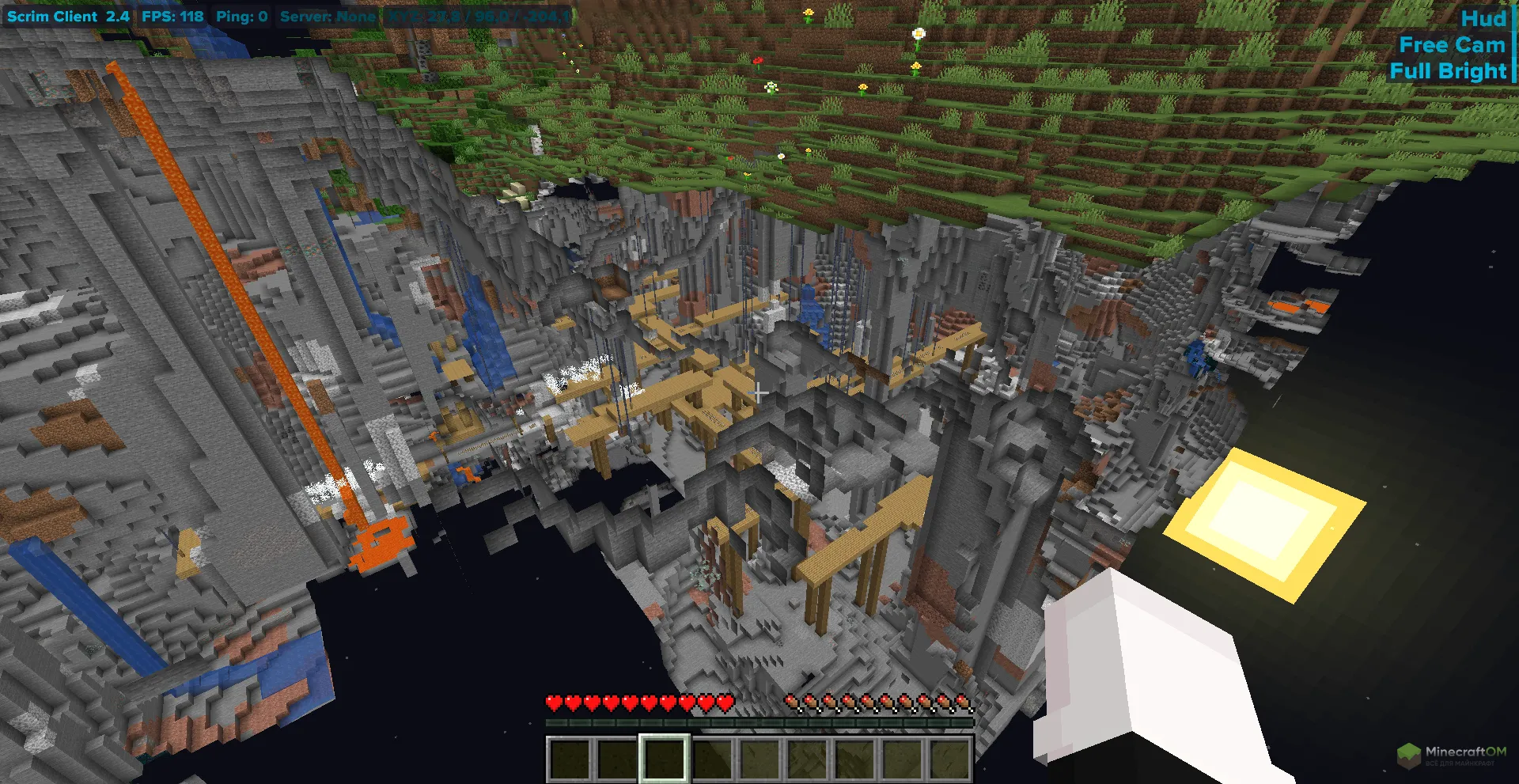Click the rightmost drumstick icon

pyautogui.click(x=963, y=702)
